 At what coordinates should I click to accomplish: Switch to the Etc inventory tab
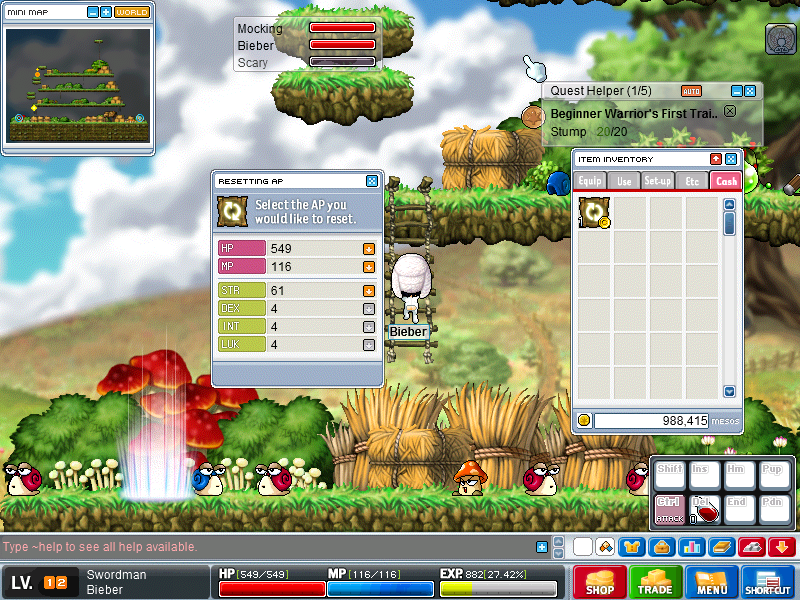pos(691,181)
